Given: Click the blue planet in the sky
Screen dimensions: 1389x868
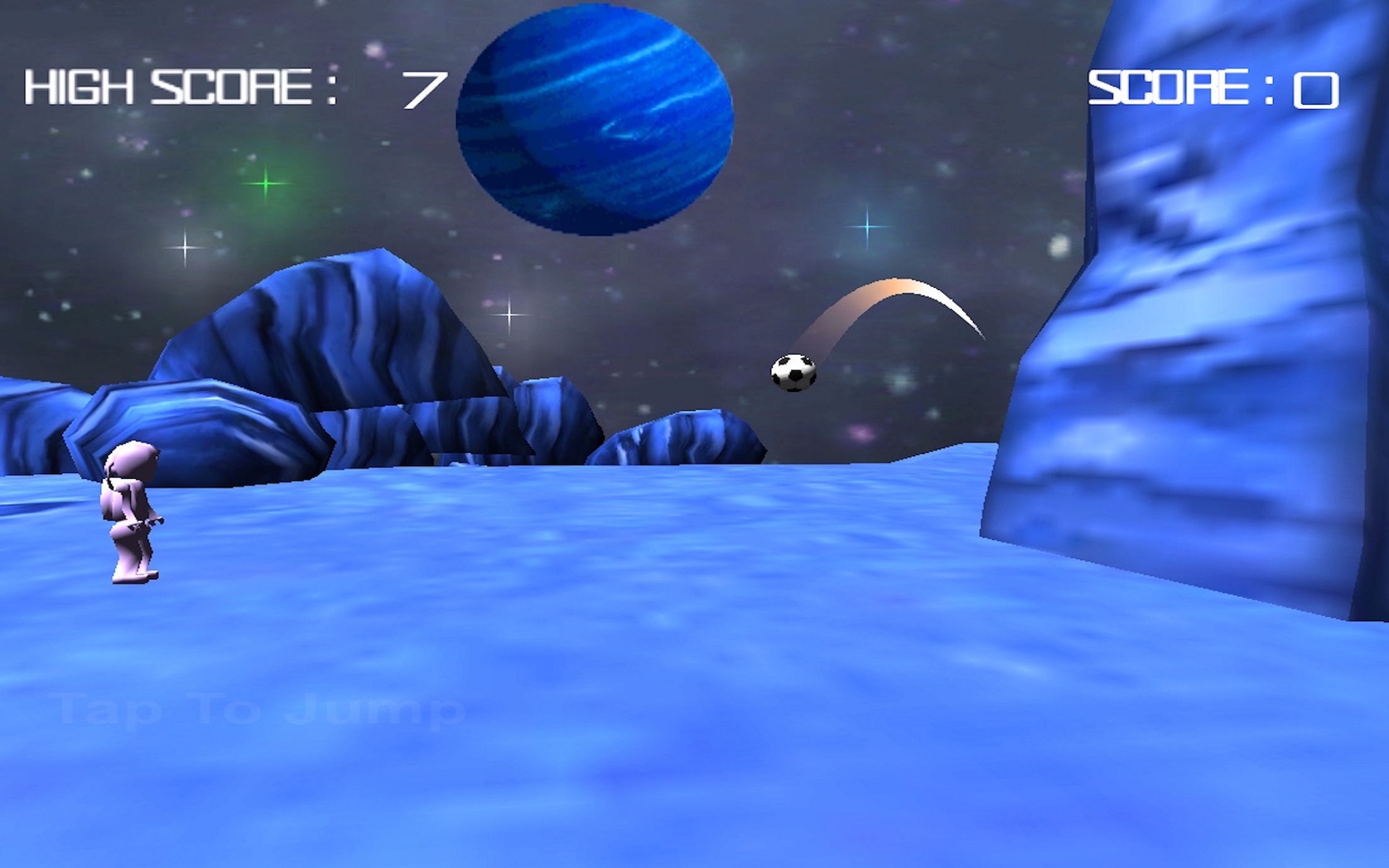Looking at the screenshot, I should click(x=593, y=116).
